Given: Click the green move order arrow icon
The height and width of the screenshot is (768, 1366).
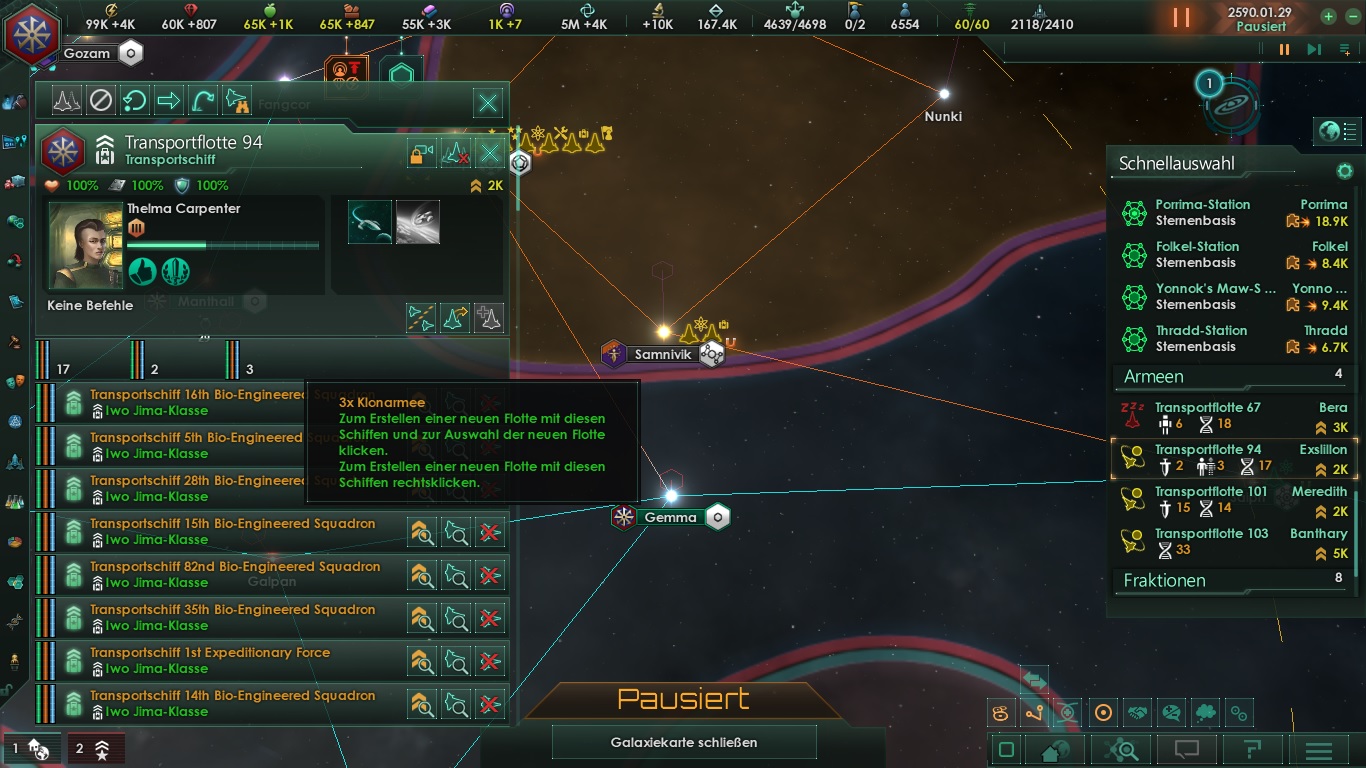Looking at the screenshot, I should pyautogui.click(x=167, y=100).
